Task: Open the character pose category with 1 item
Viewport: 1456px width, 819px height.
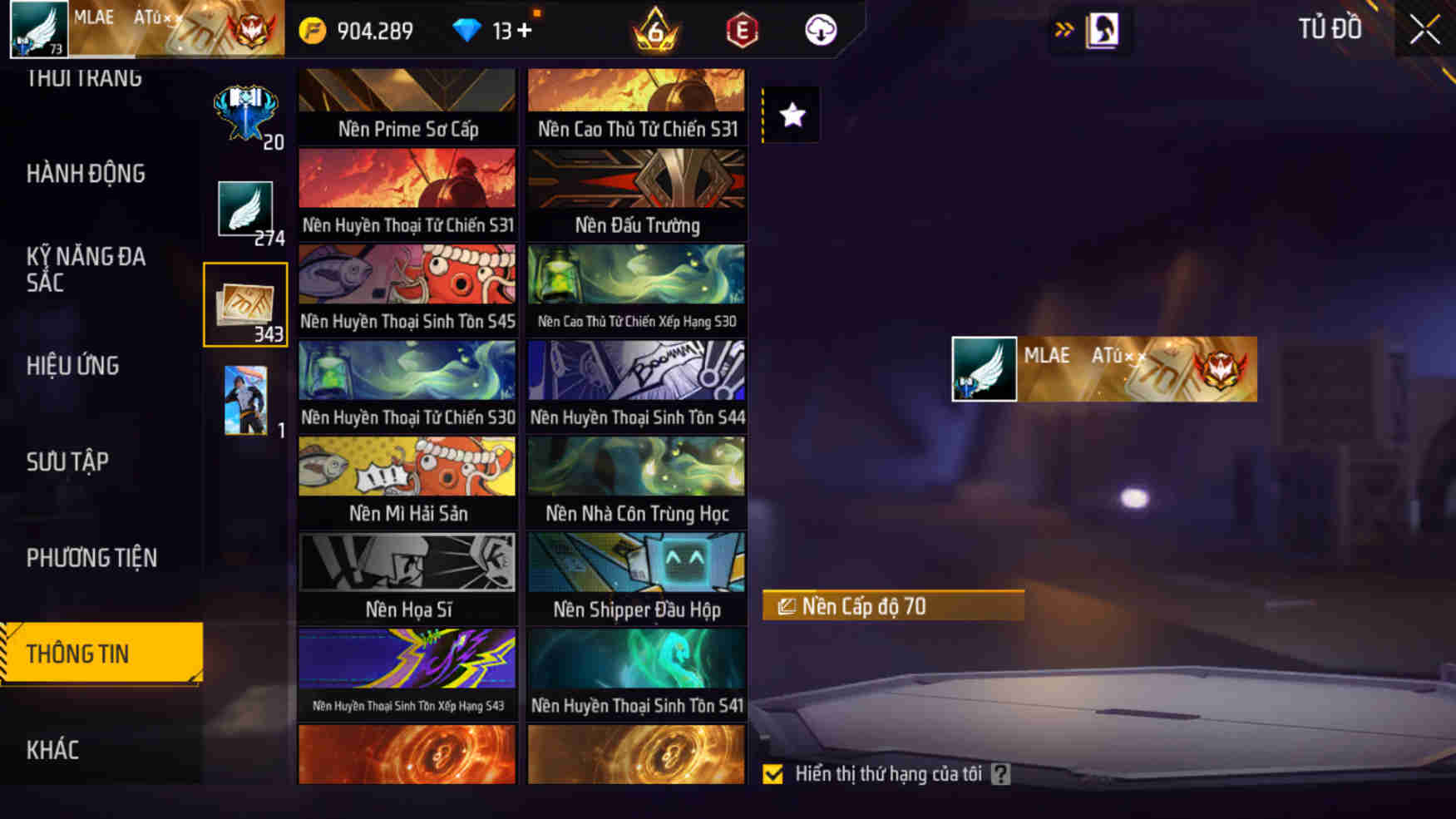Action: 245,398
